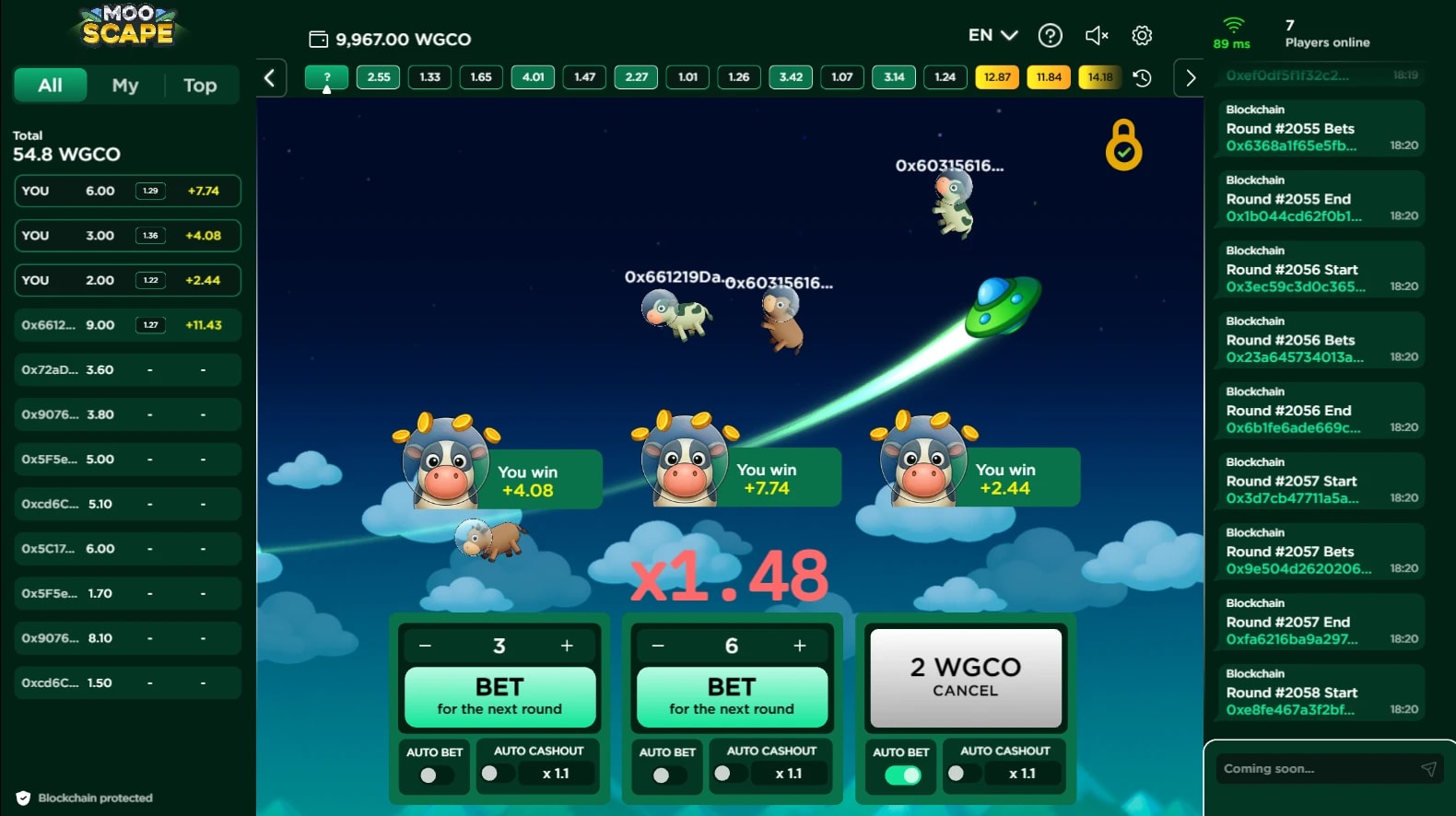Place the 6 WGCO bet for next round

click(732, 696)
